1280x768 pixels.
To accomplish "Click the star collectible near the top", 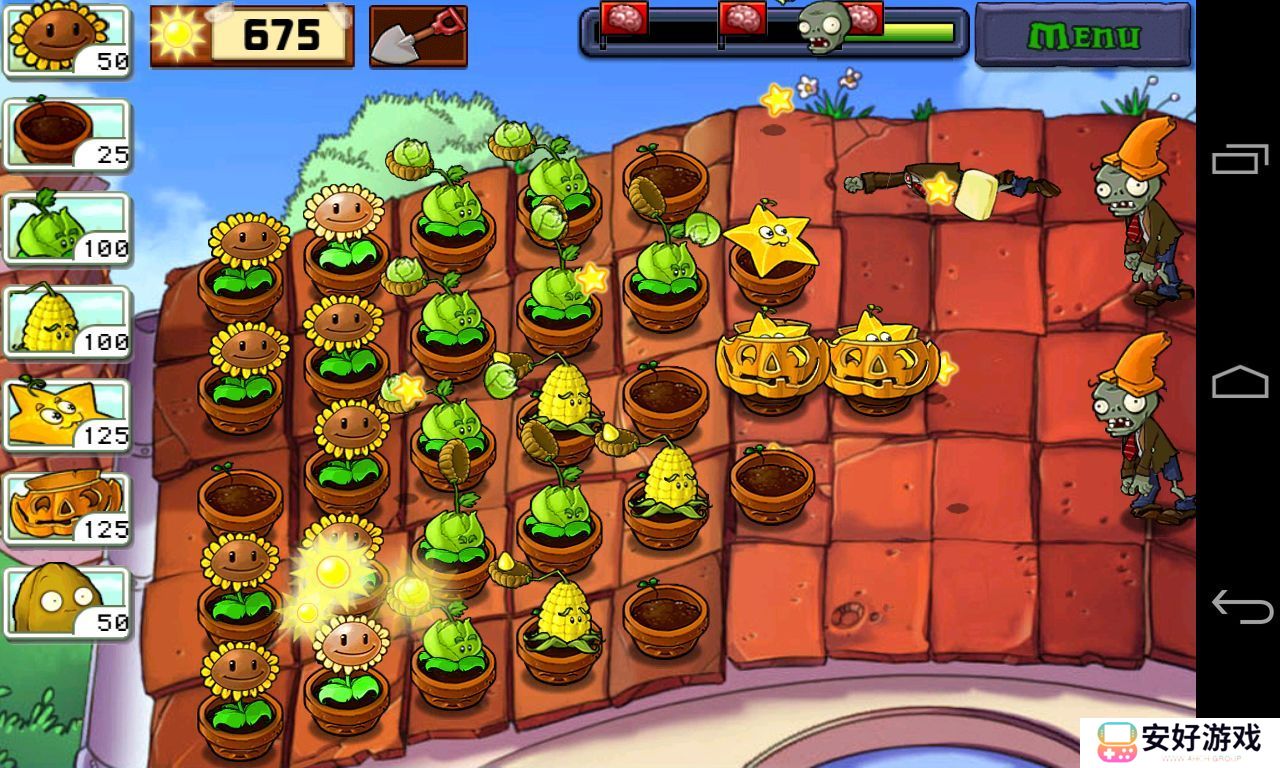I will [x=775, y=100].
